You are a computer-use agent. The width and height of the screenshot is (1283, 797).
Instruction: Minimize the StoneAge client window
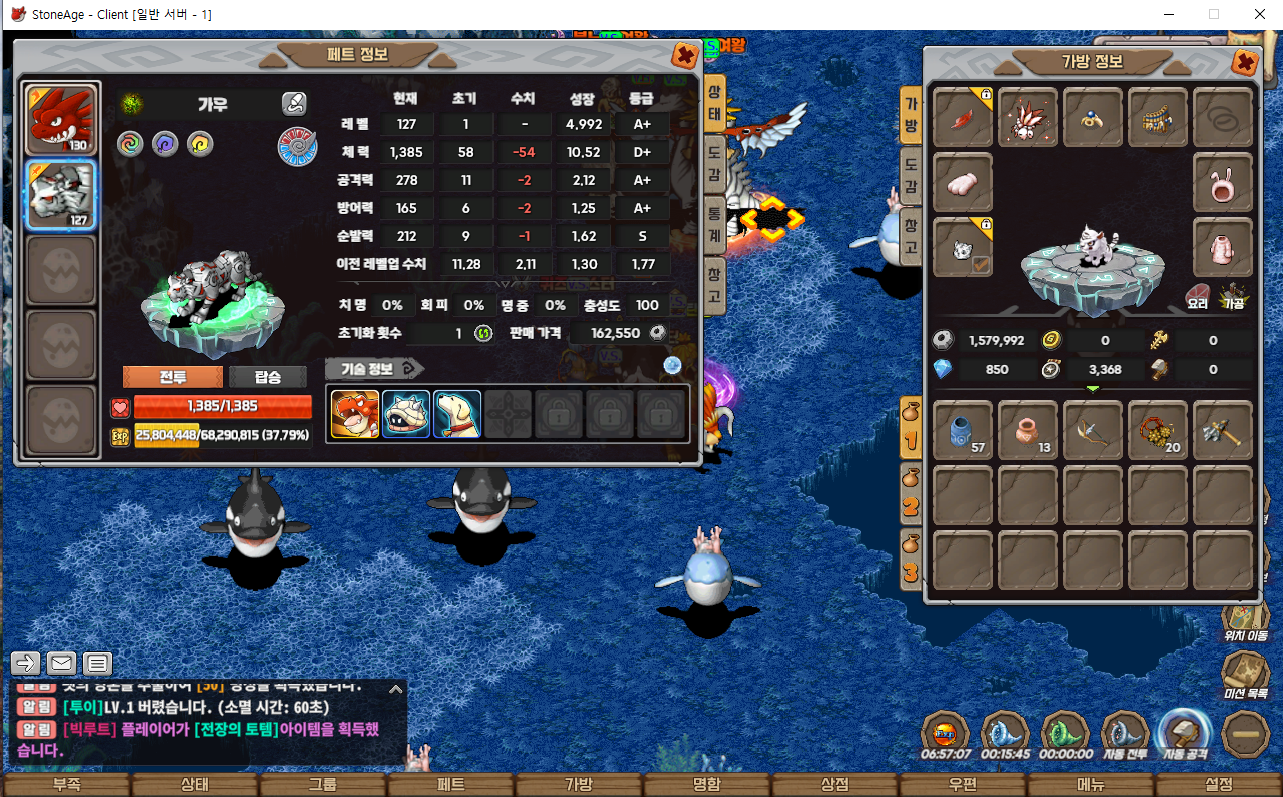tap(1169, 15)
